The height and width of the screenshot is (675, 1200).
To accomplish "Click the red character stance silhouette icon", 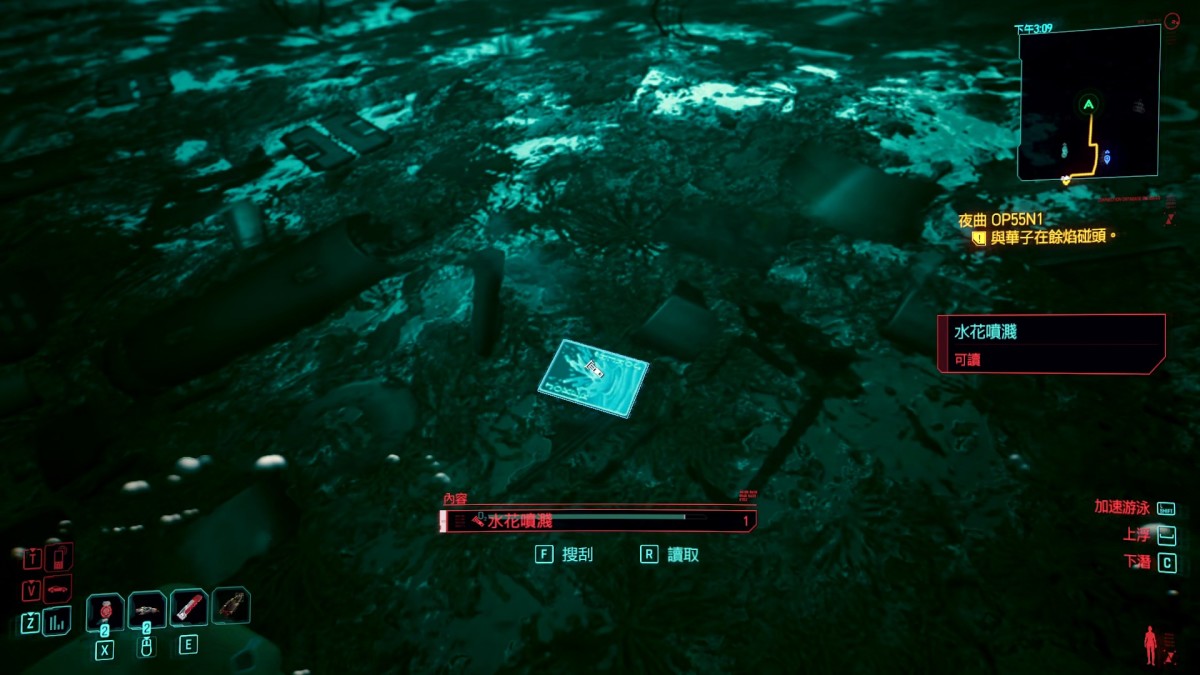I will tap(1151, 645).
